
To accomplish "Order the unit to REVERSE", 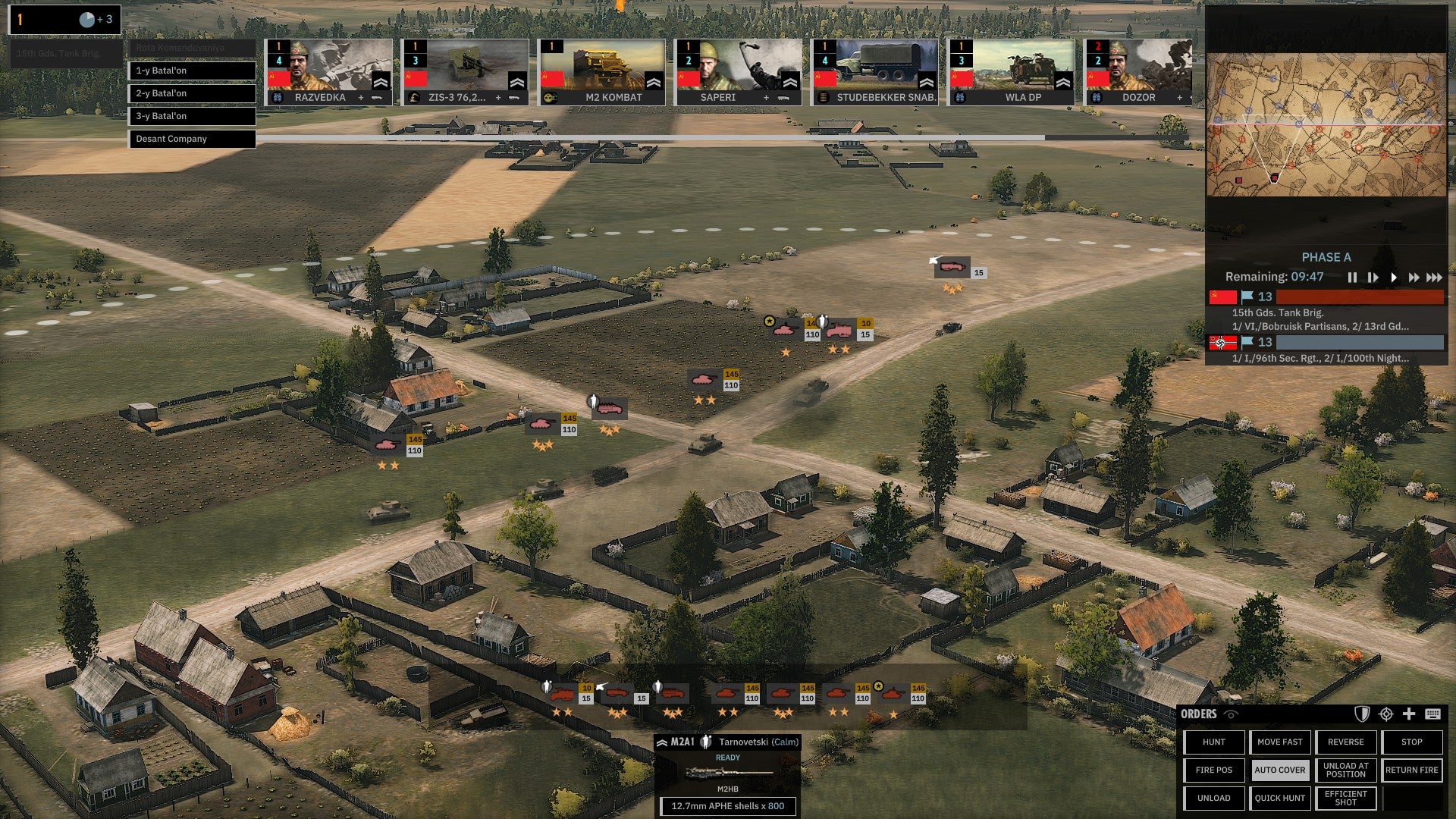I will click(1346, 742).
